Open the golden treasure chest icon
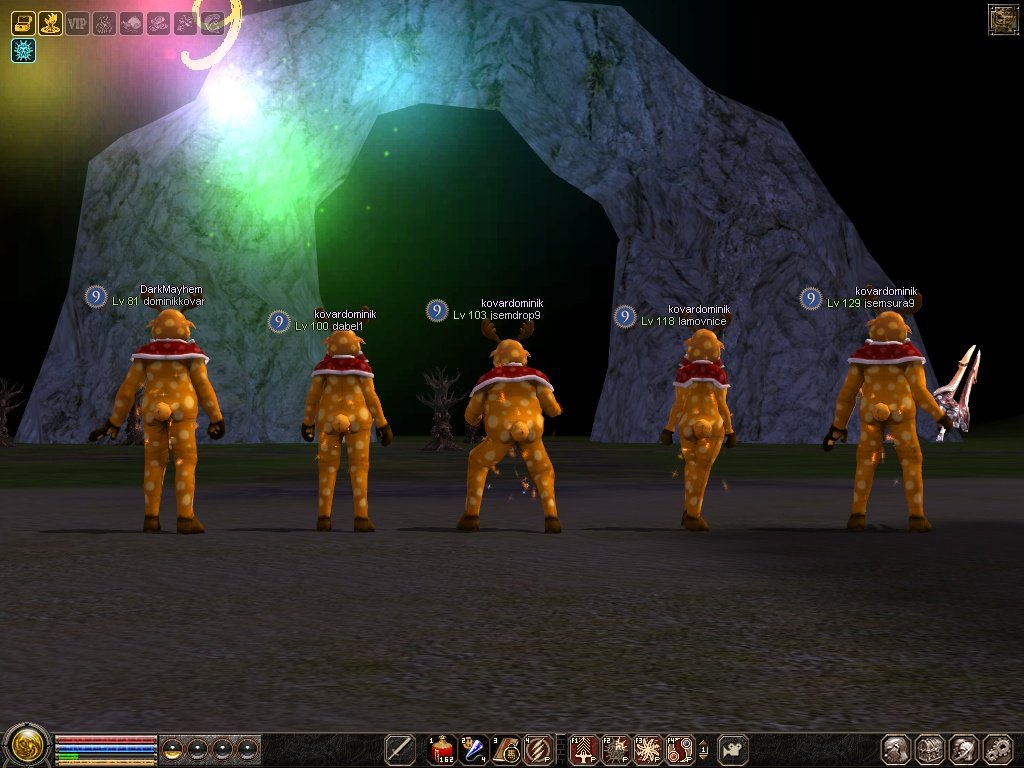Image resolution: width=1024 pixels, height=768 pixels. [23, 22]
